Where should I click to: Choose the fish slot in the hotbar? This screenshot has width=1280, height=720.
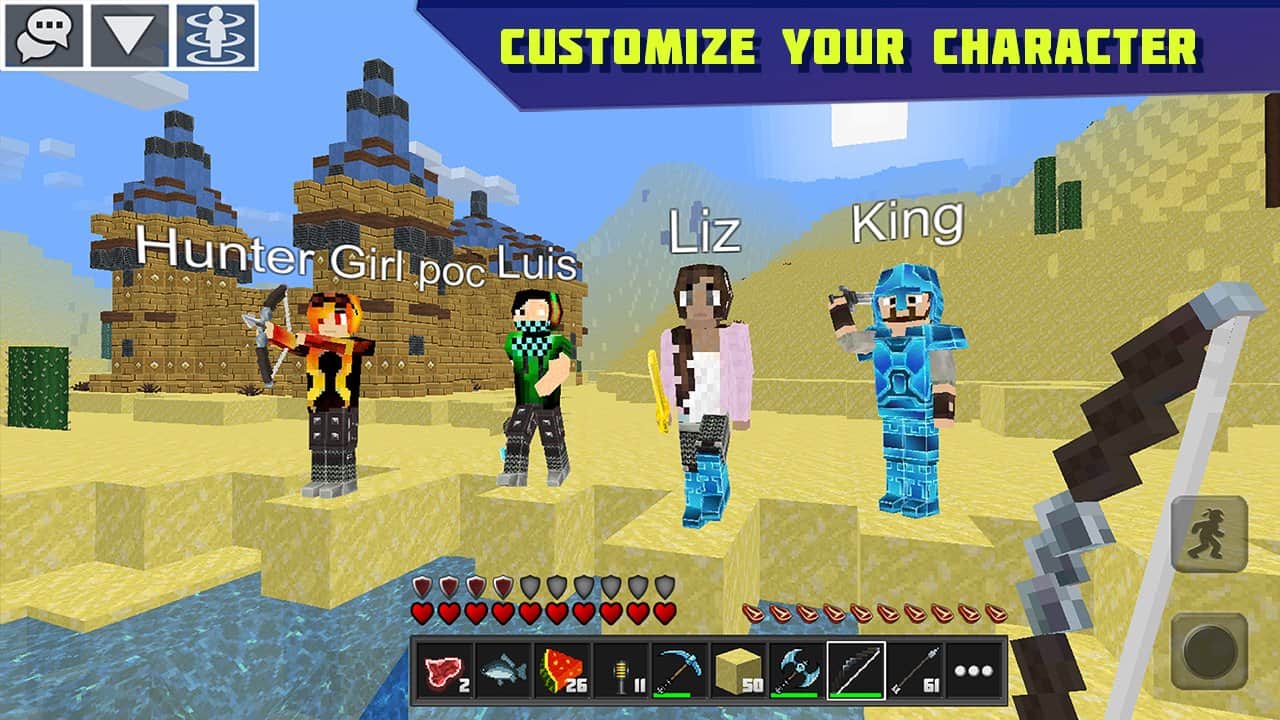tap(502, 671)
